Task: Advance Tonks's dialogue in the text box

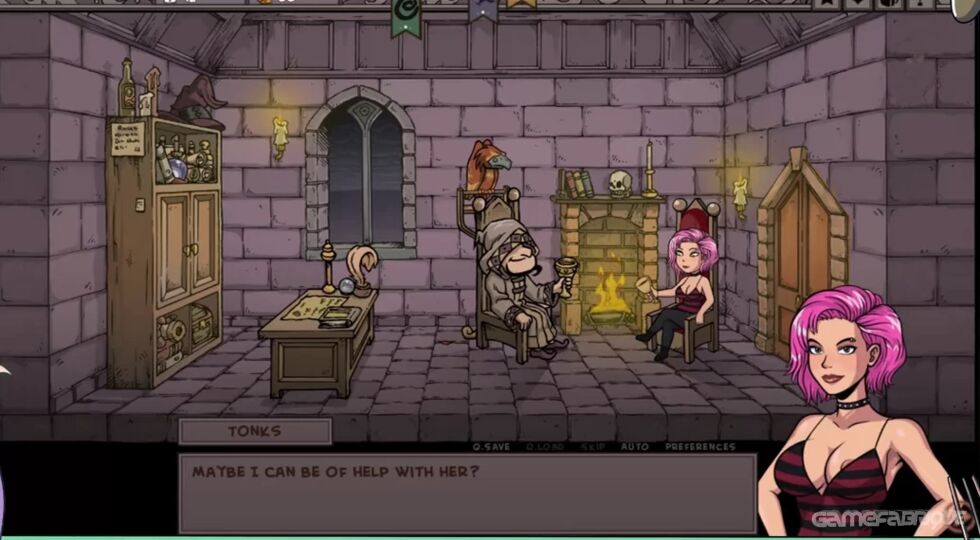Action: coord(467,493)
